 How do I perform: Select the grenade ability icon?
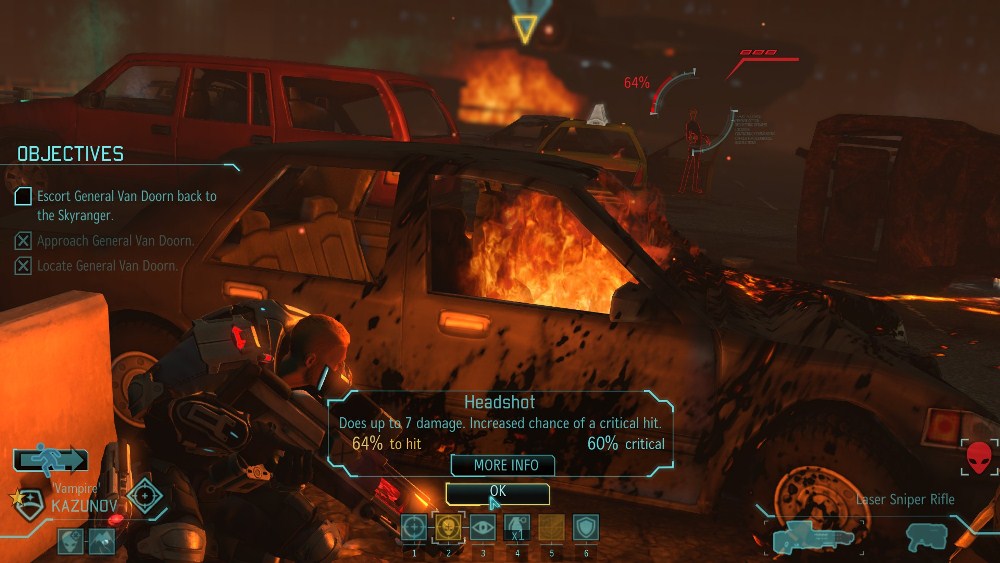click(516, 527)
